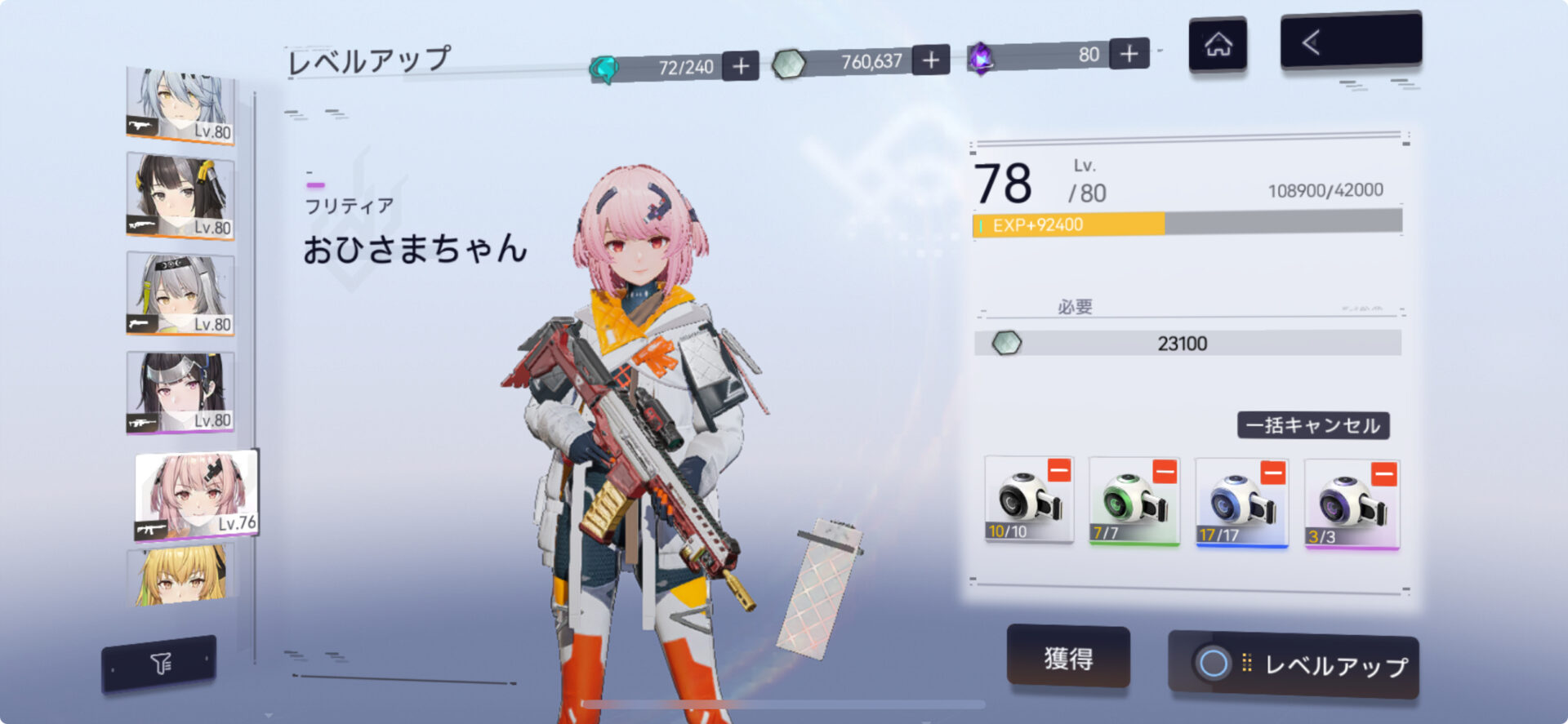1568x724 pixels.
Task: Open the 獲得 obtain materials button
Action: (1068, 657)
